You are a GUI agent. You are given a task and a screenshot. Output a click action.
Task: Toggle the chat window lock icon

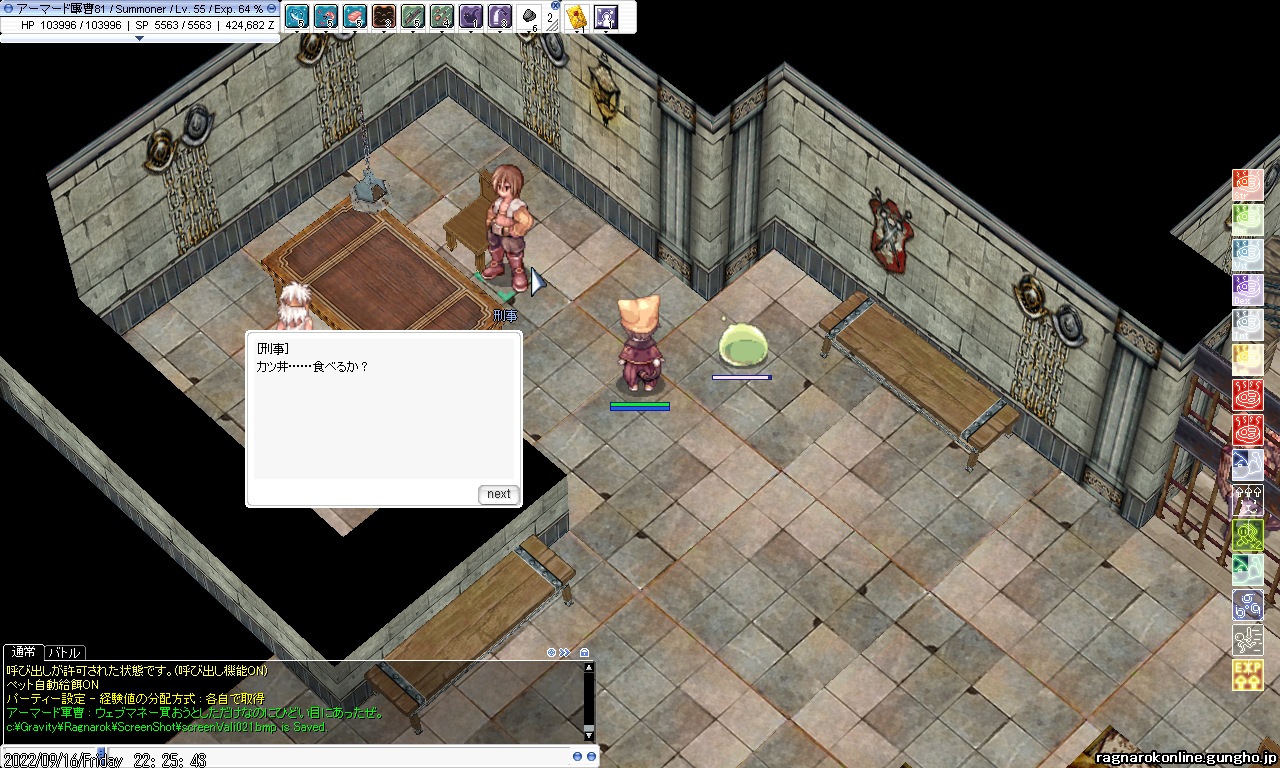(x=585, y=653)
